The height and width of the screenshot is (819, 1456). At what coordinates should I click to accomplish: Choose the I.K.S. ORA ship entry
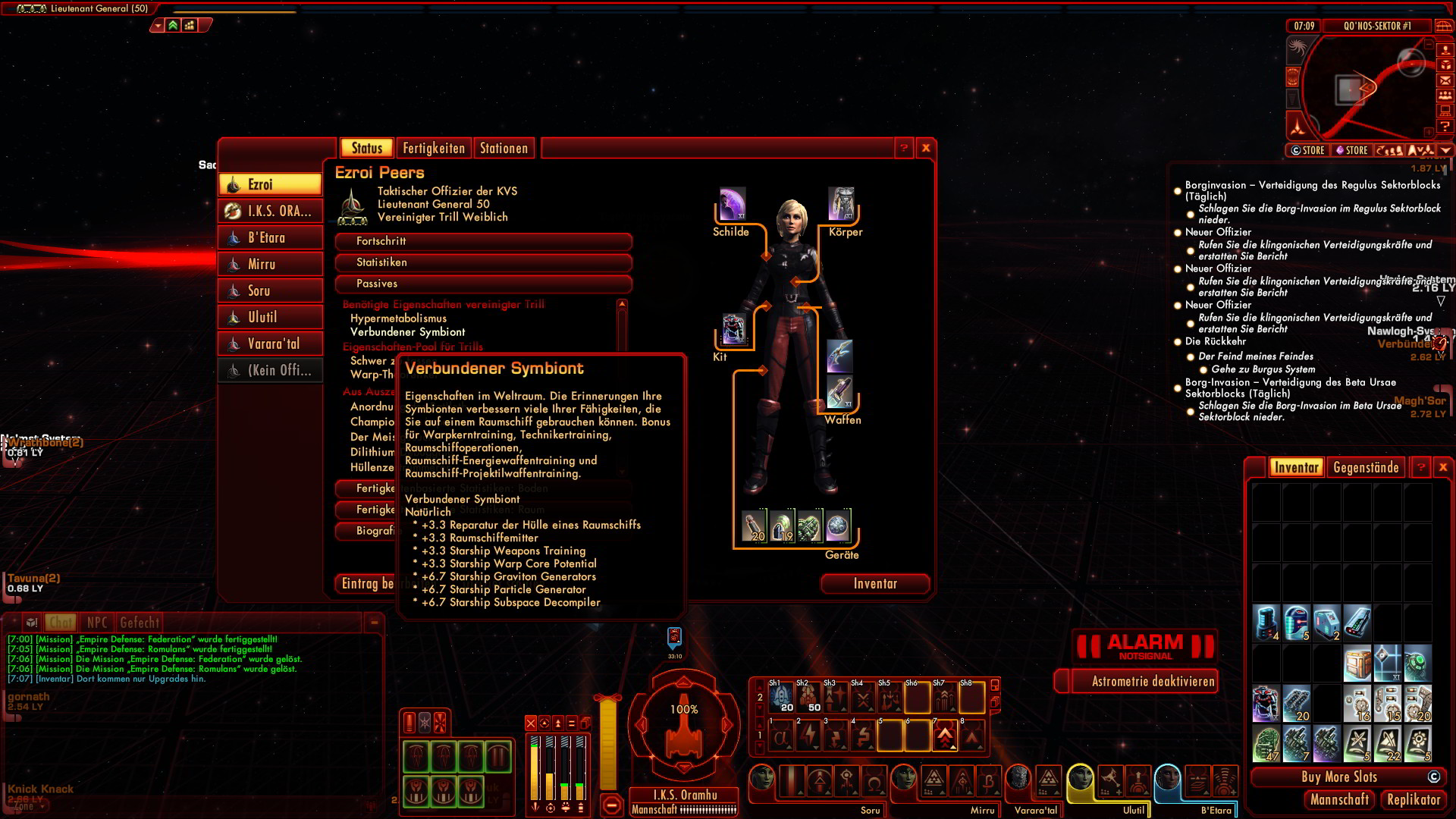(x=270, y=212)
